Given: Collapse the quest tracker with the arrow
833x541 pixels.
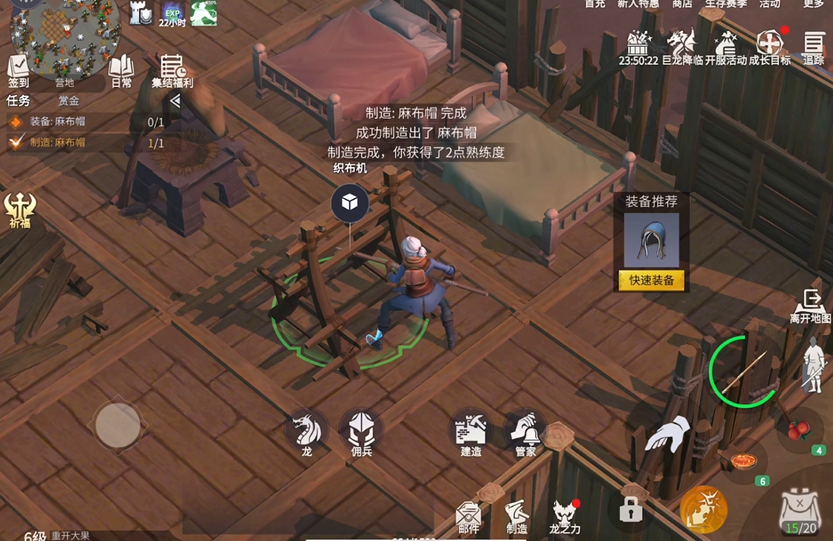Looking at the screenshot, I should pos(175,101).
